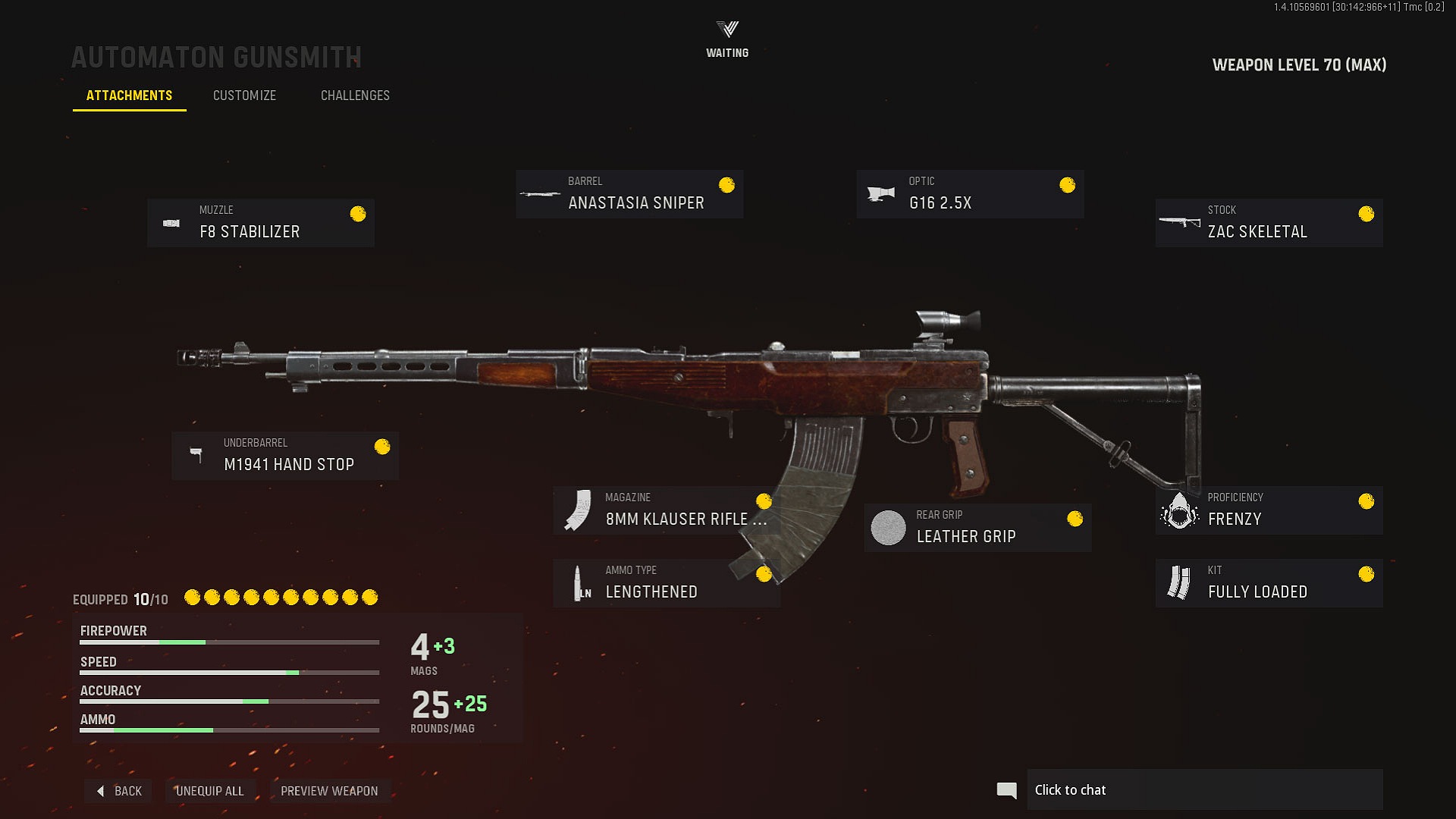Viewport: 1456px width, 819px height.
Task: Click the chat input box
Action: (x=1204, y=790)
